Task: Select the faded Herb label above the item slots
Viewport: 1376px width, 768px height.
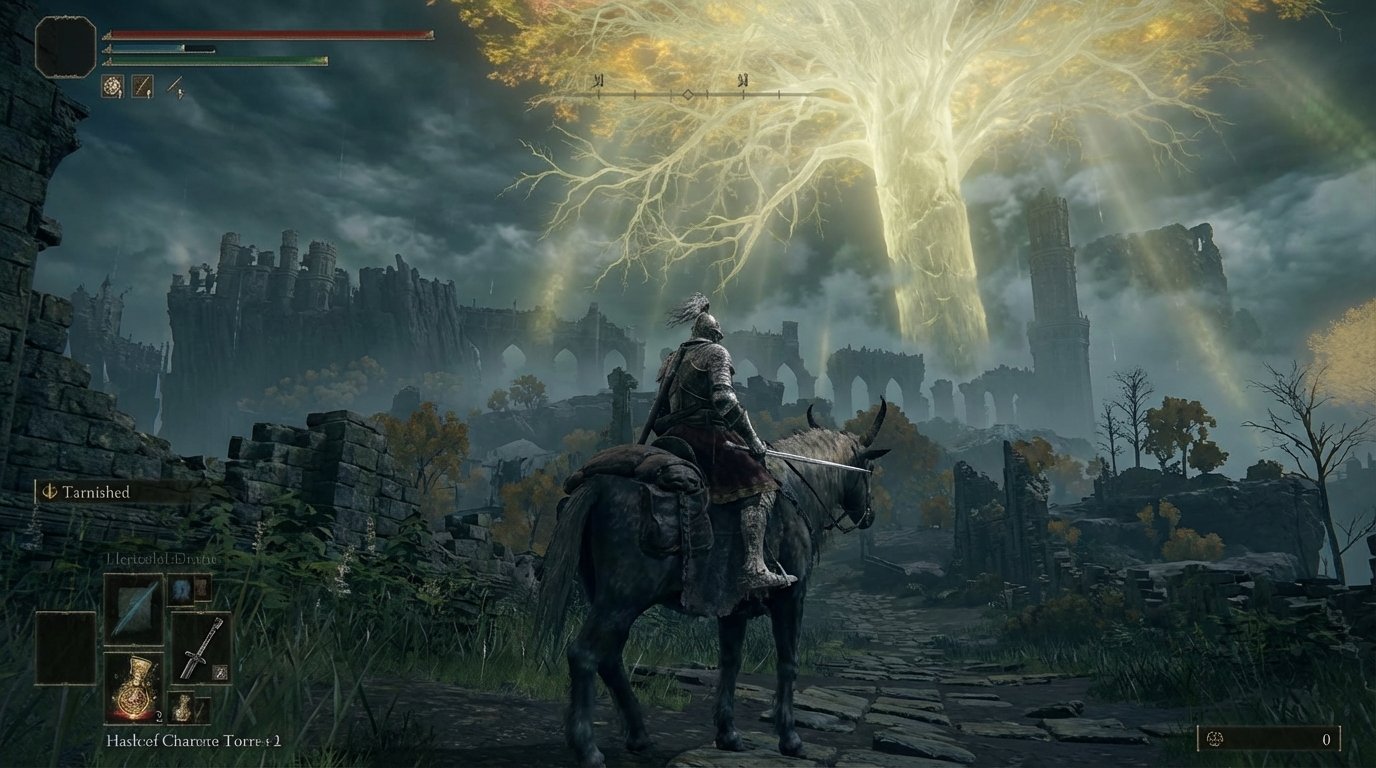Action: point(158,560)
